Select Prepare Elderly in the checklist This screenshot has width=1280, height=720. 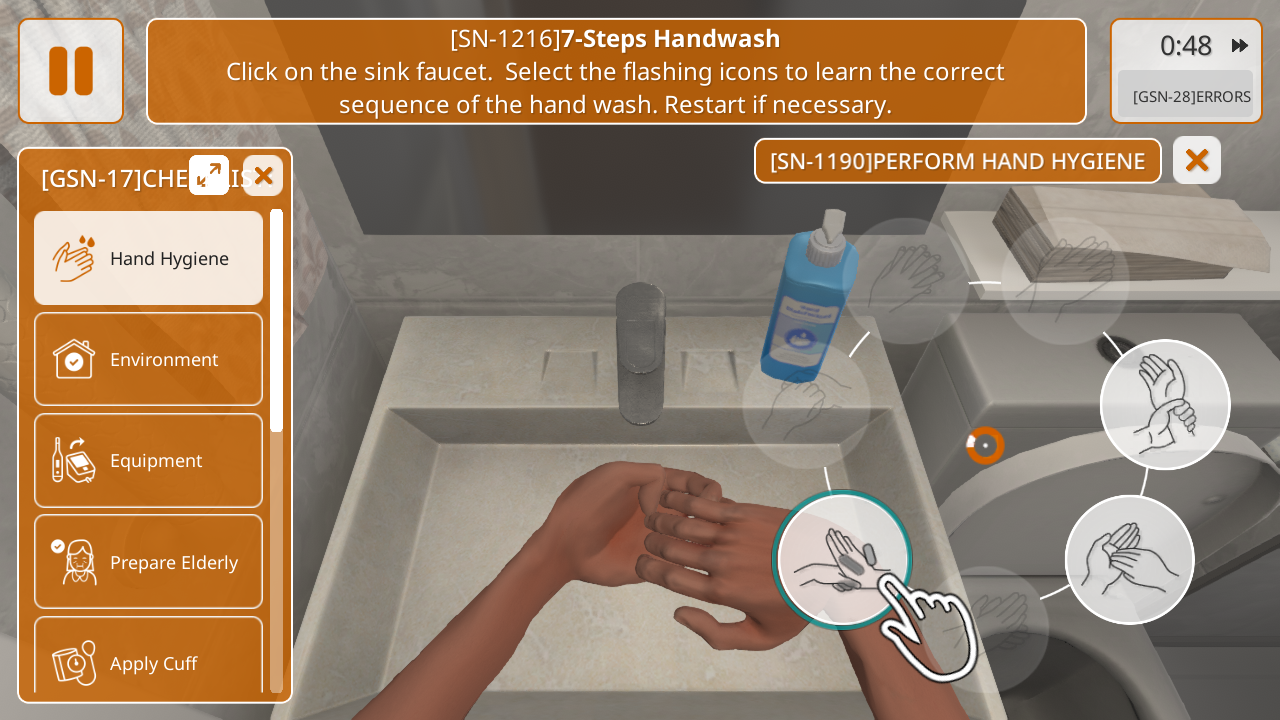point(149,562)
